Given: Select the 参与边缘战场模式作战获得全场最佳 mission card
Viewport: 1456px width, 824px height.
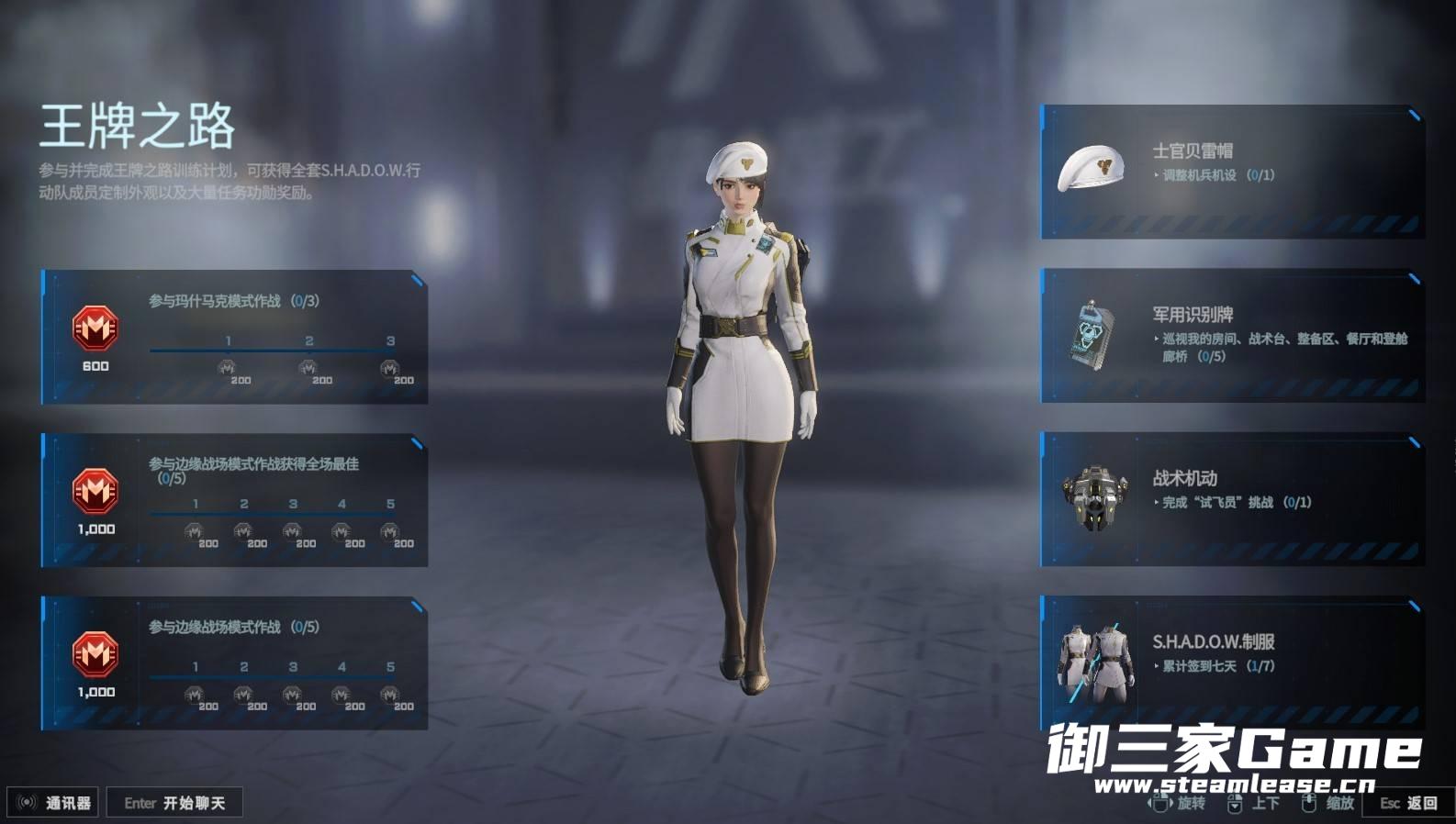Looking at the screenshot, I should pyautogui.click(x=235, y=500).
